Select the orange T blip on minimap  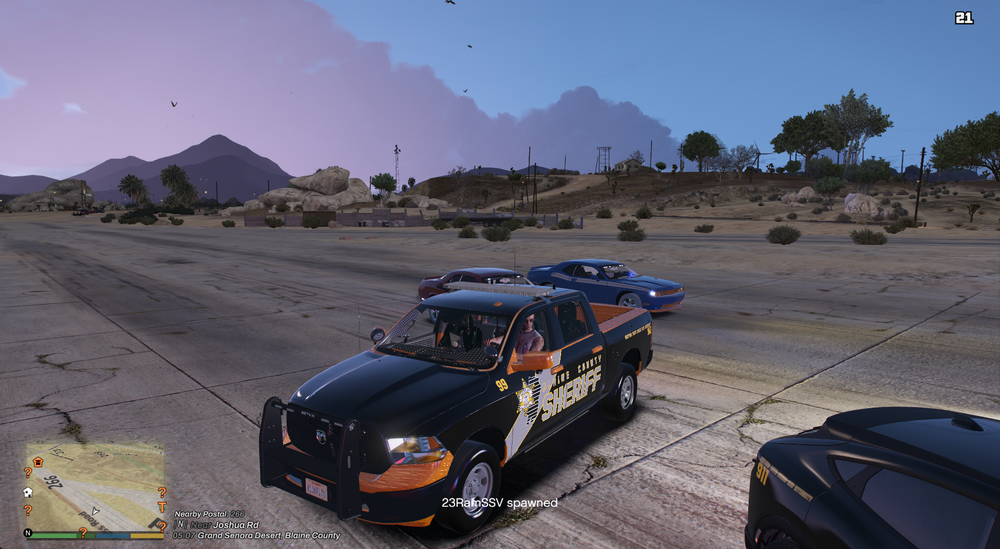[x=160, y=507]
